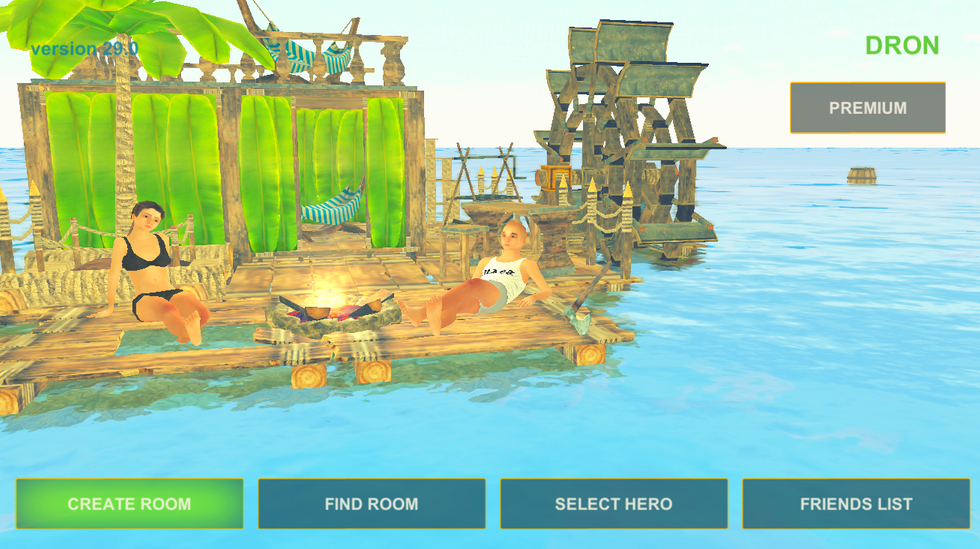Click the Create Room button
980x549 pixels.
click(x=129, y=504)
